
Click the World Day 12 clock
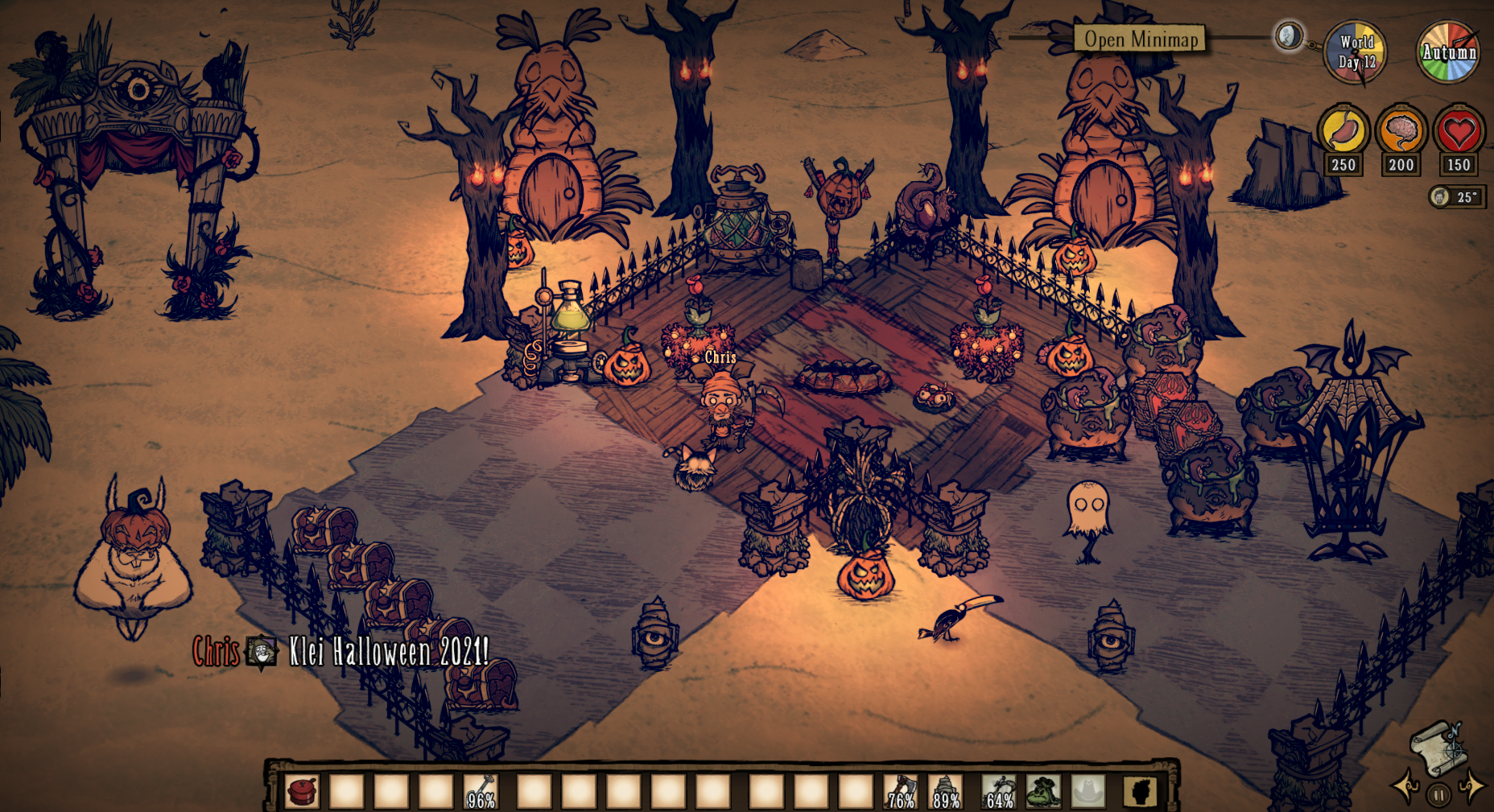point(1356,52)
